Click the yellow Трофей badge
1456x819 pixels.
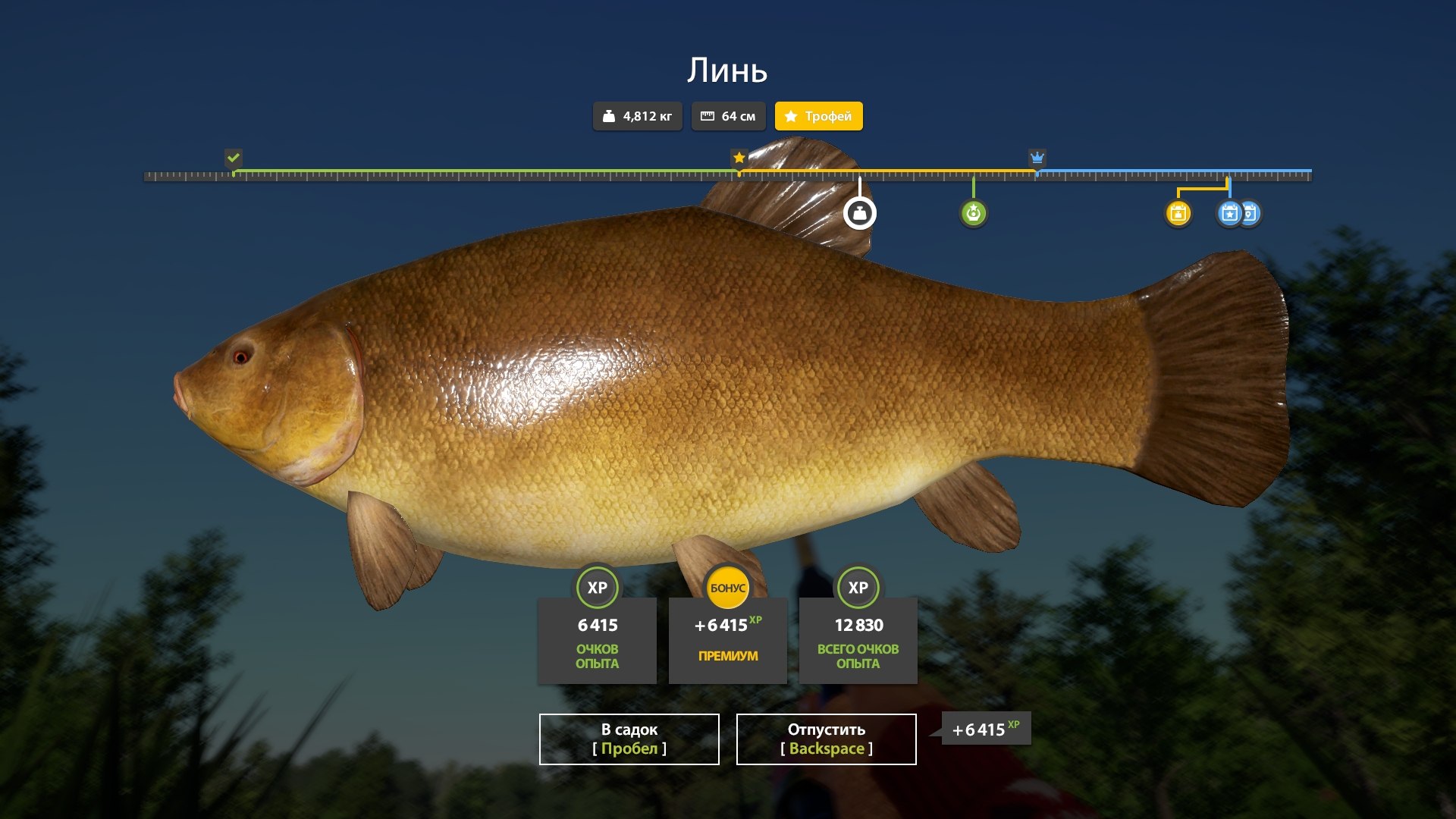click(818, 116)
